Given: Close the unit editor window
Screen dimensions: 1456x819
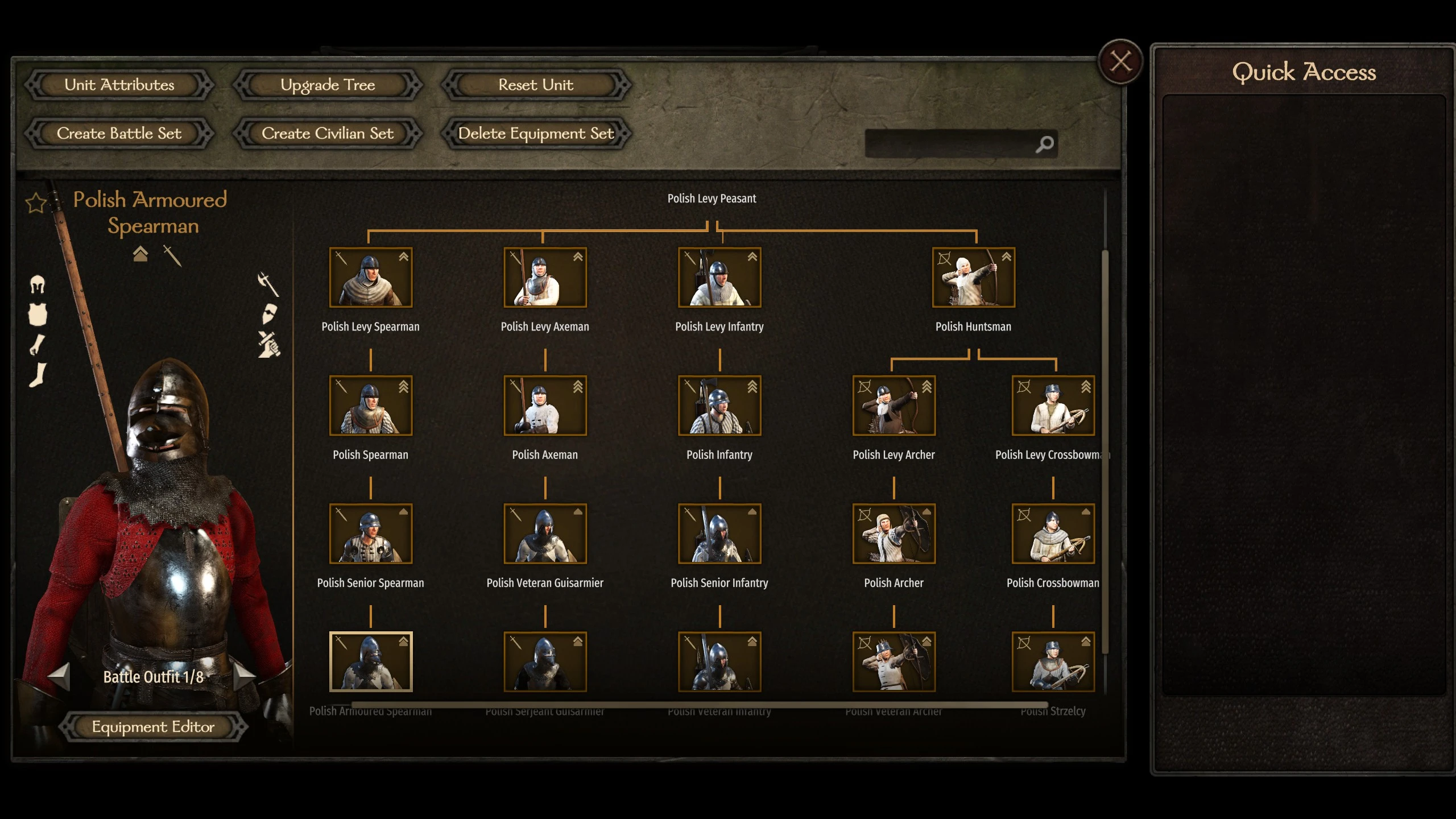Looking at the screenshot, I should [1120, 61].
